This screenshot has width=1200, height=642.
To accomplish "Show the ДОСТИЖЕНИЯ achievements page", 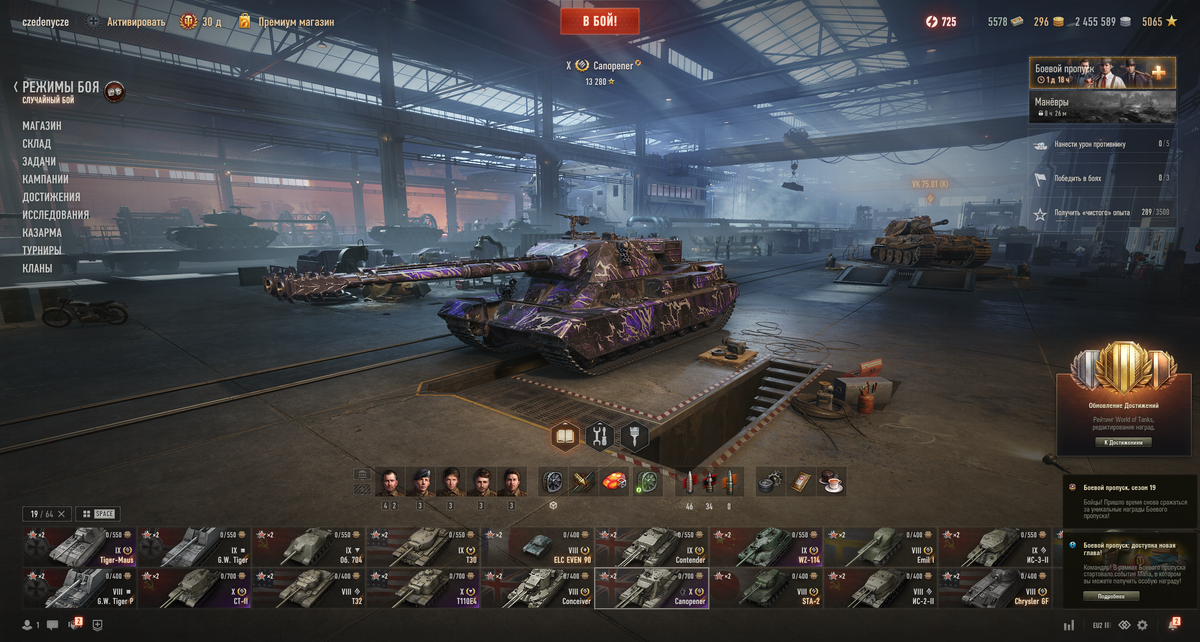I will [x=51, y=197].
